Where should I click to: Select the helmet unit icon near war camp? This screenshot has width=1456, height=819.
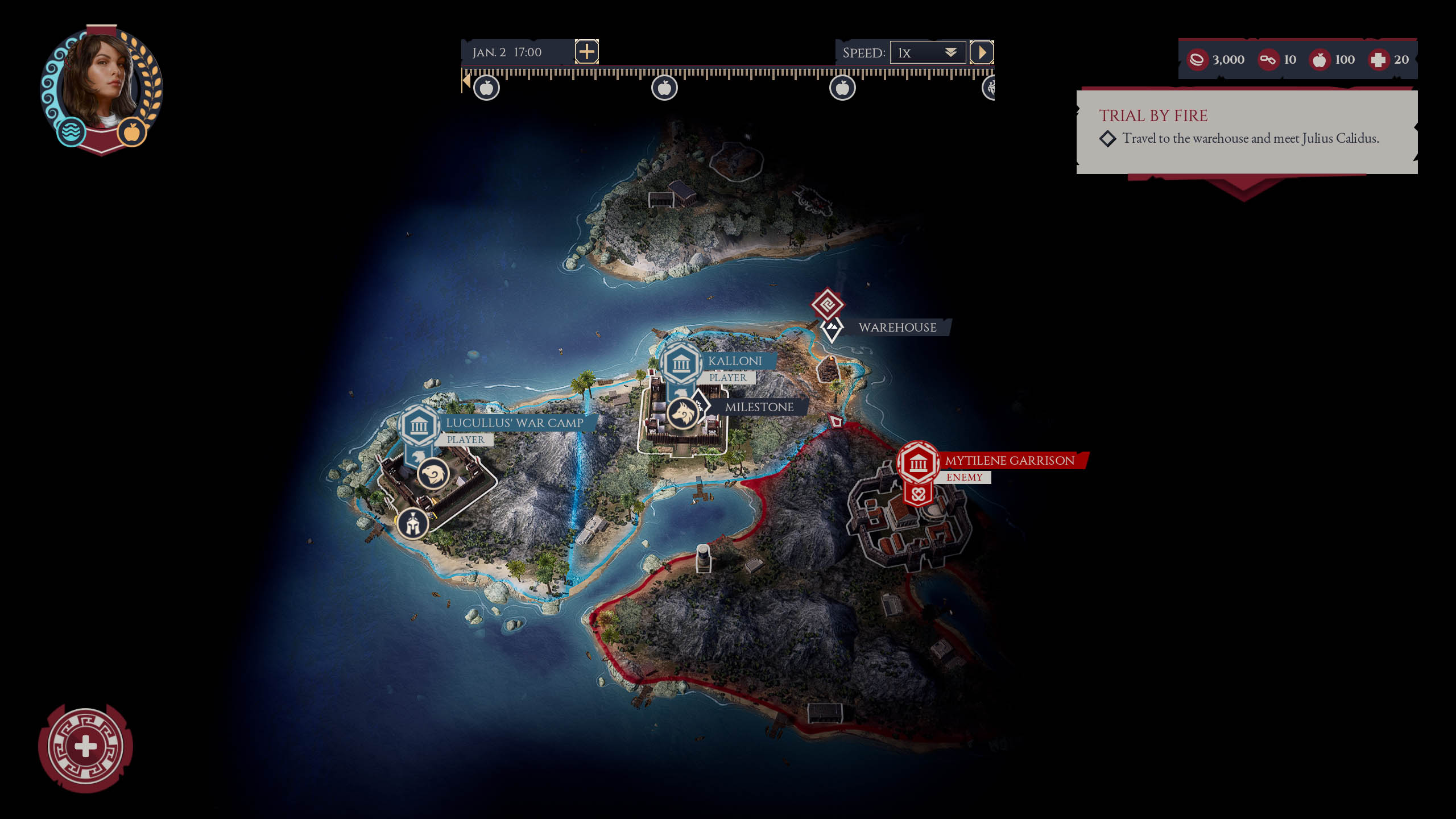[x=413, y=523]
